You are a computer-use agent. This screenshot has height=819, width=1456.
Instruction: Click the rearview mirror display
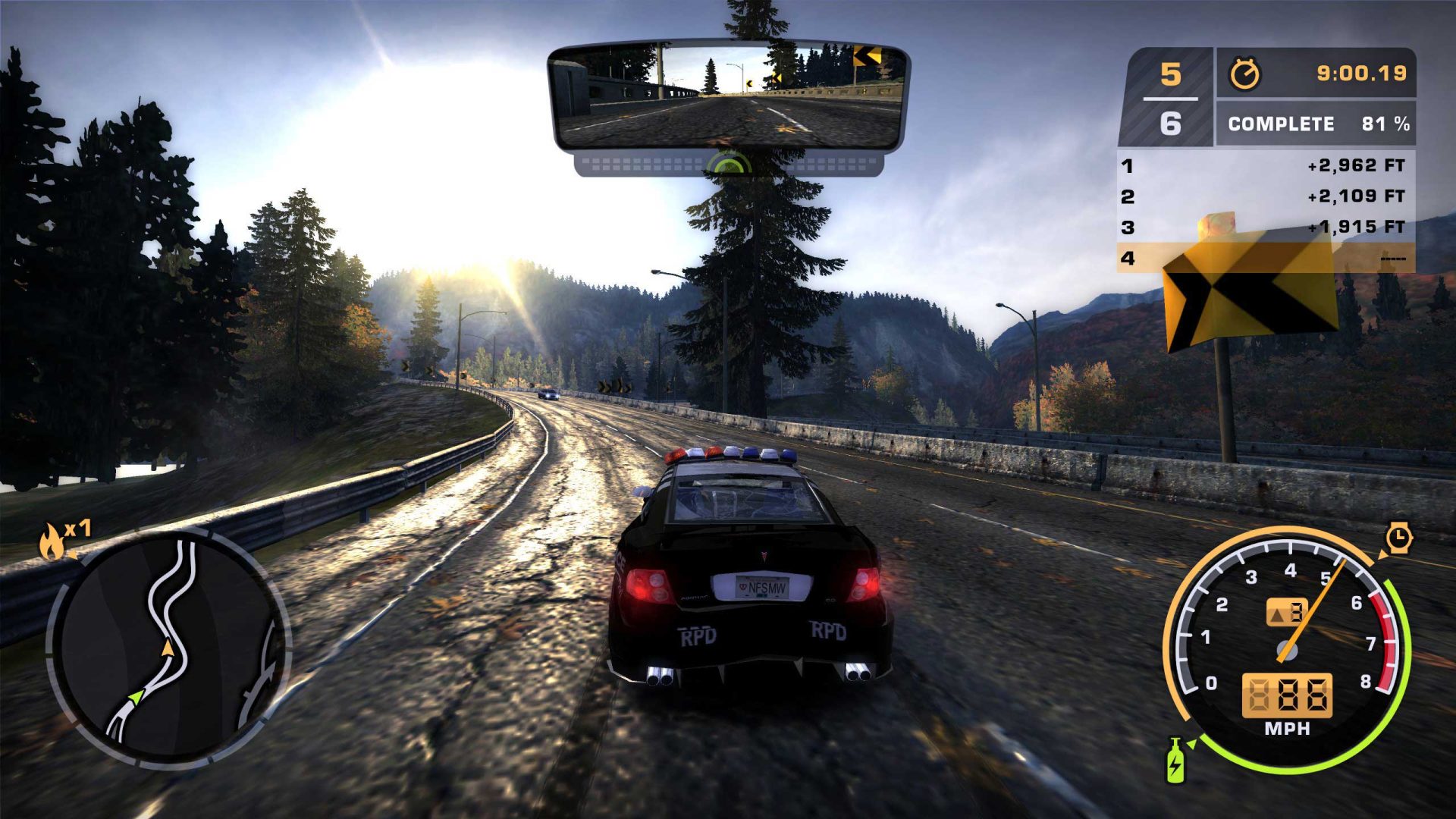(x=728, y=95)
